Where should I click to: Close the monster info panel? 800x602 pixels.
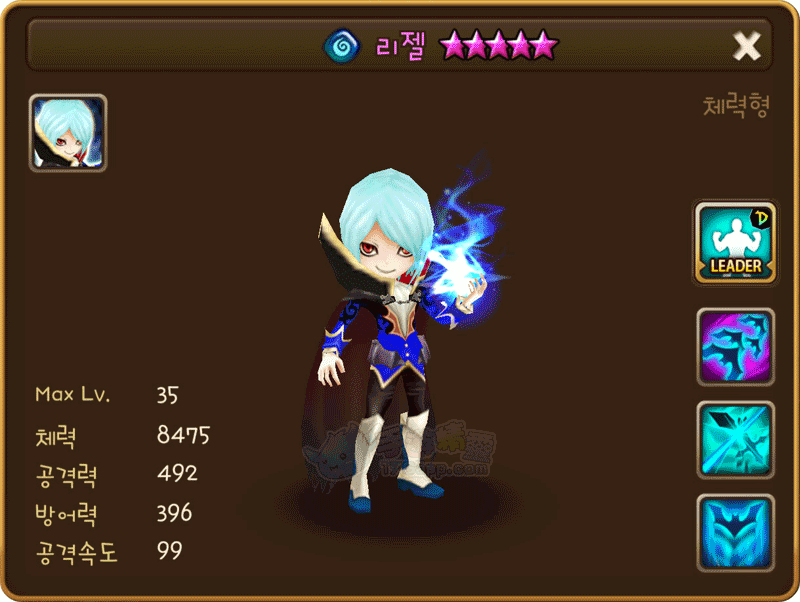(x=747, y=45)
